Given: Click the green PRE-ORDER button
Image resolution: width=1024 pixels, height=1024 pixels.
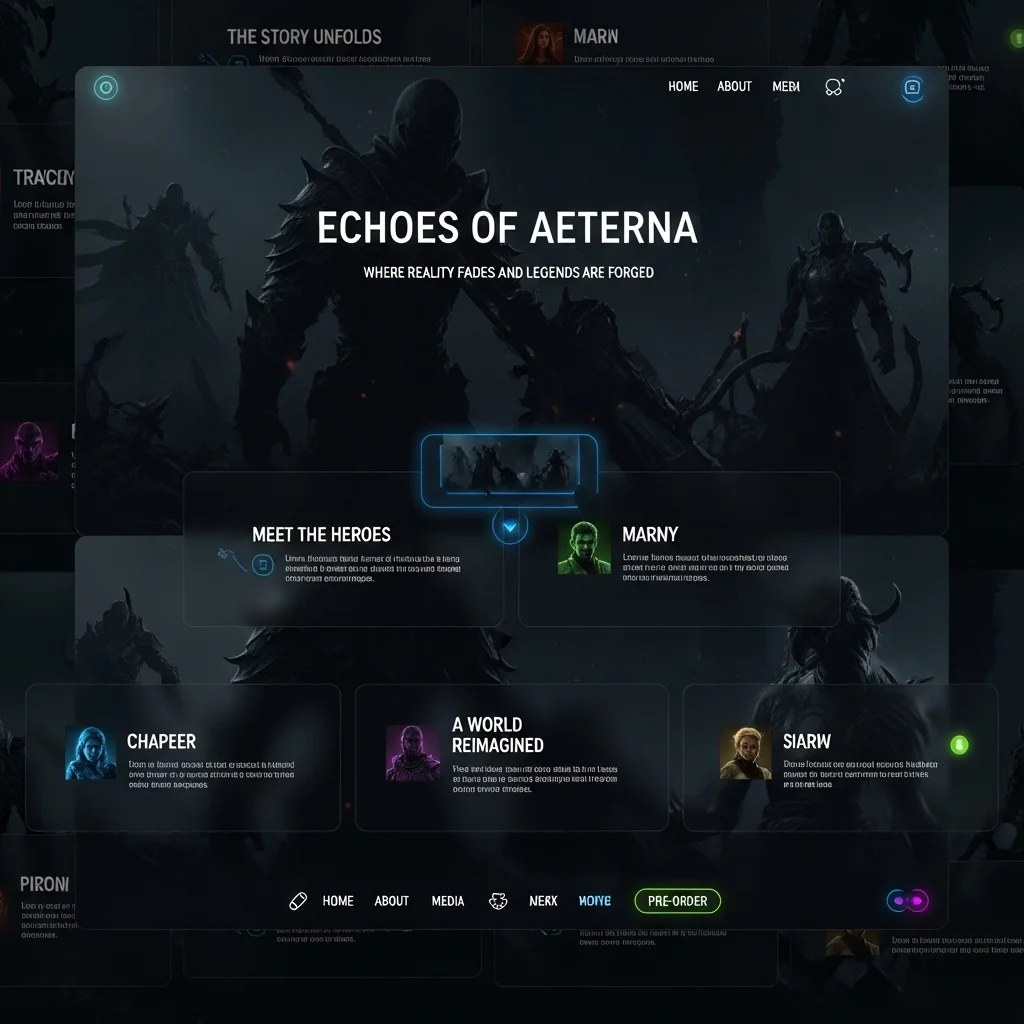Looking at the screenshot, I should point(677,901).
